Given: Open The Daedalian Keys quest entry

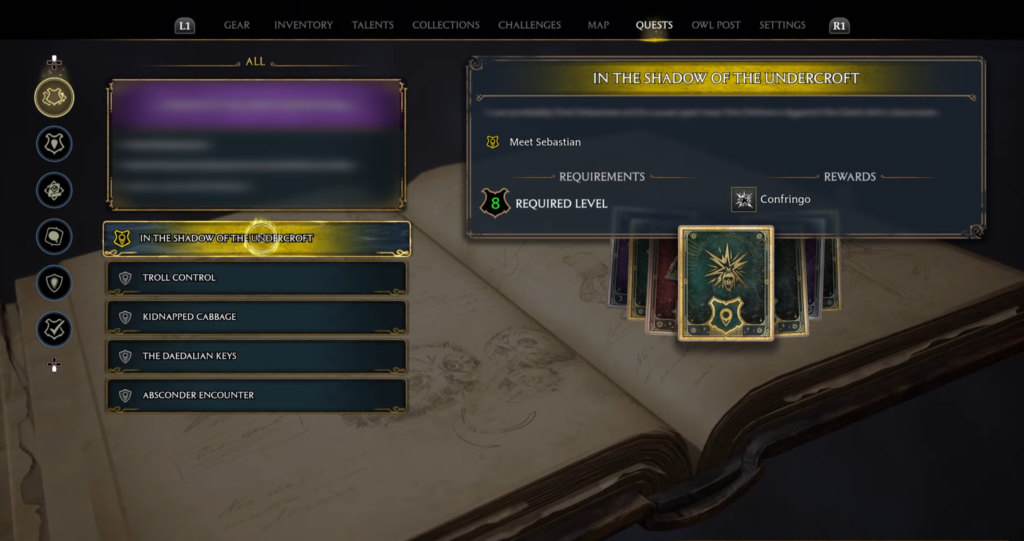Looking at the screenshot, I should point(257,356).
